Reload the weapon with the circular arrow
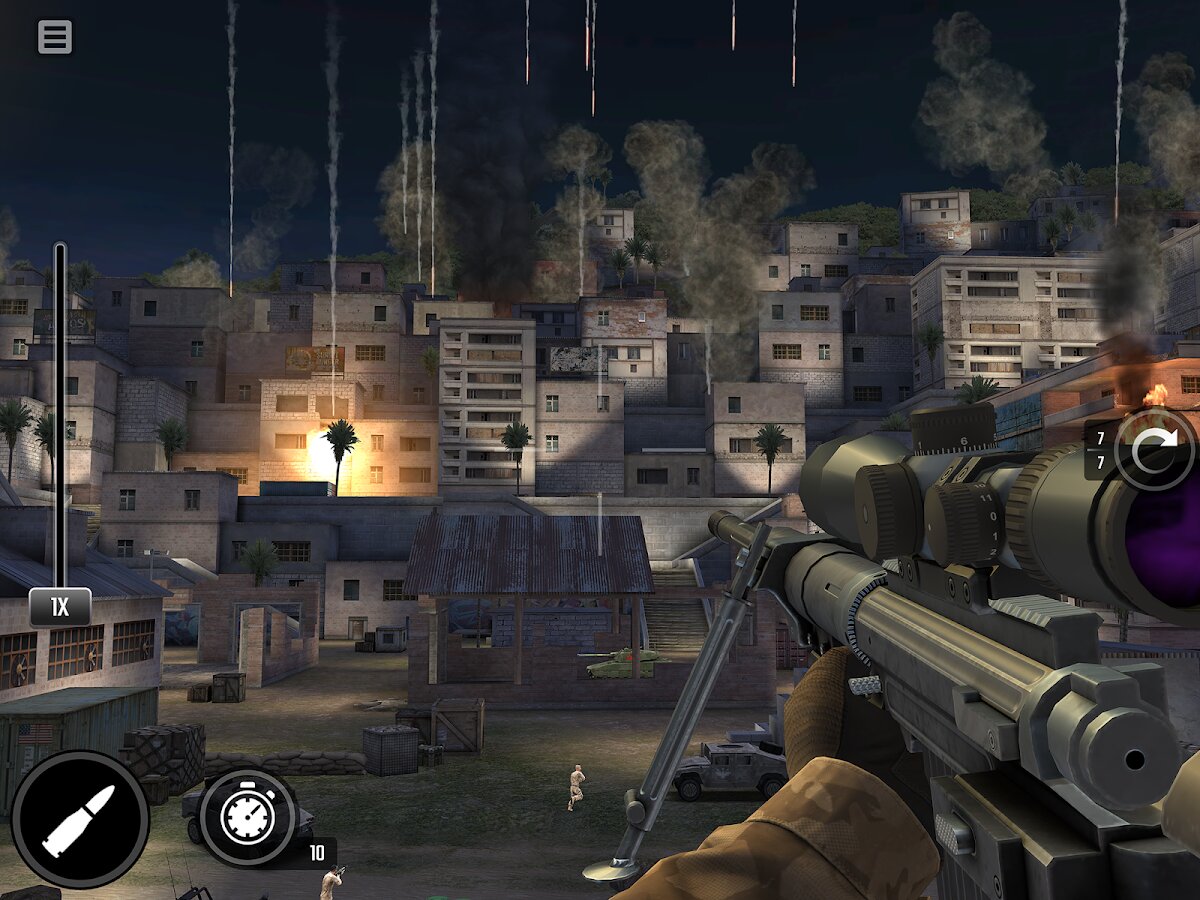 tap(1155, 449)
